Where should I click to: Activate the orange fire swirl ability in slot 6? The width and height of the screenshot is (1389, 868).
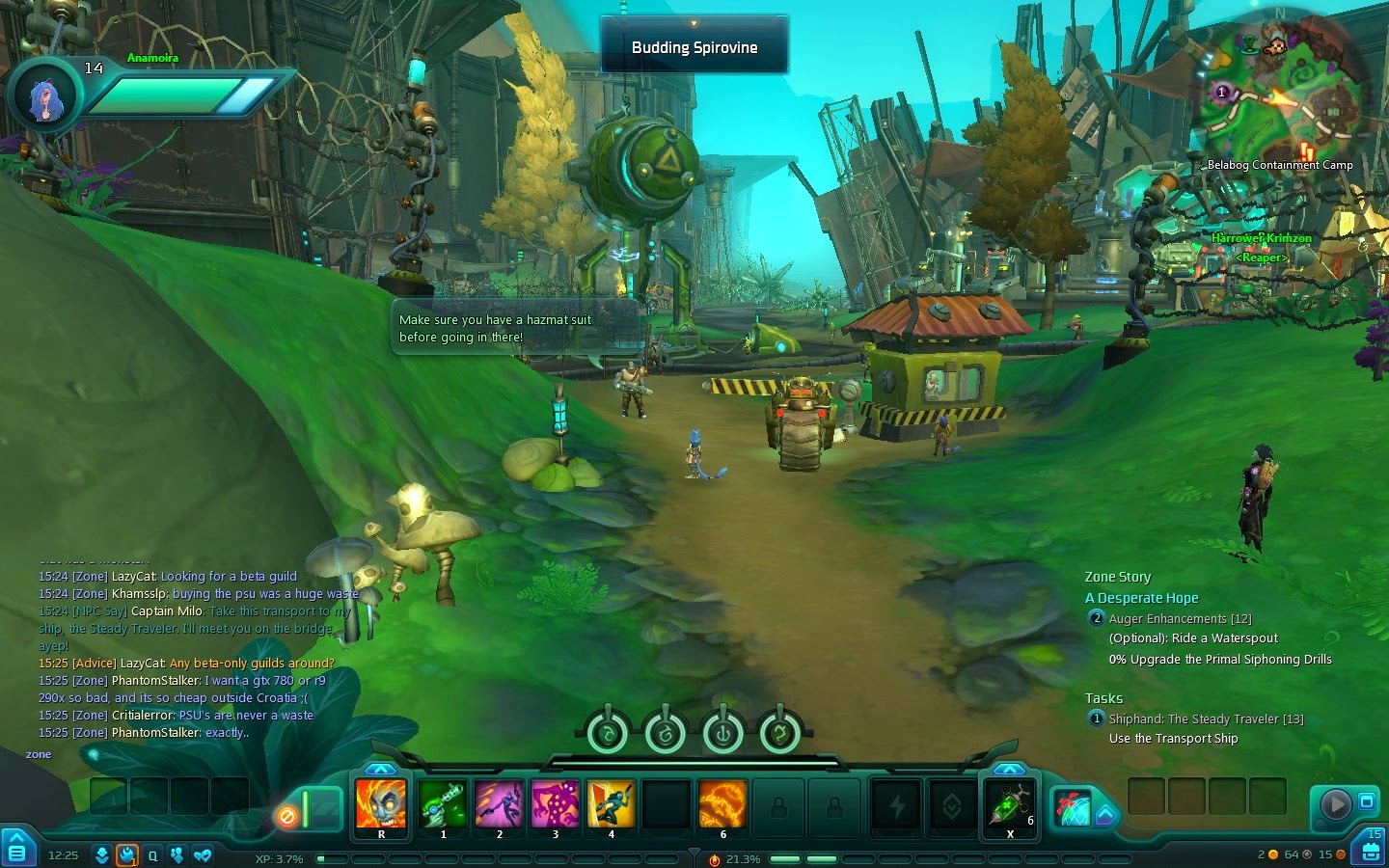pyautogui.click(x=722, y=804)
